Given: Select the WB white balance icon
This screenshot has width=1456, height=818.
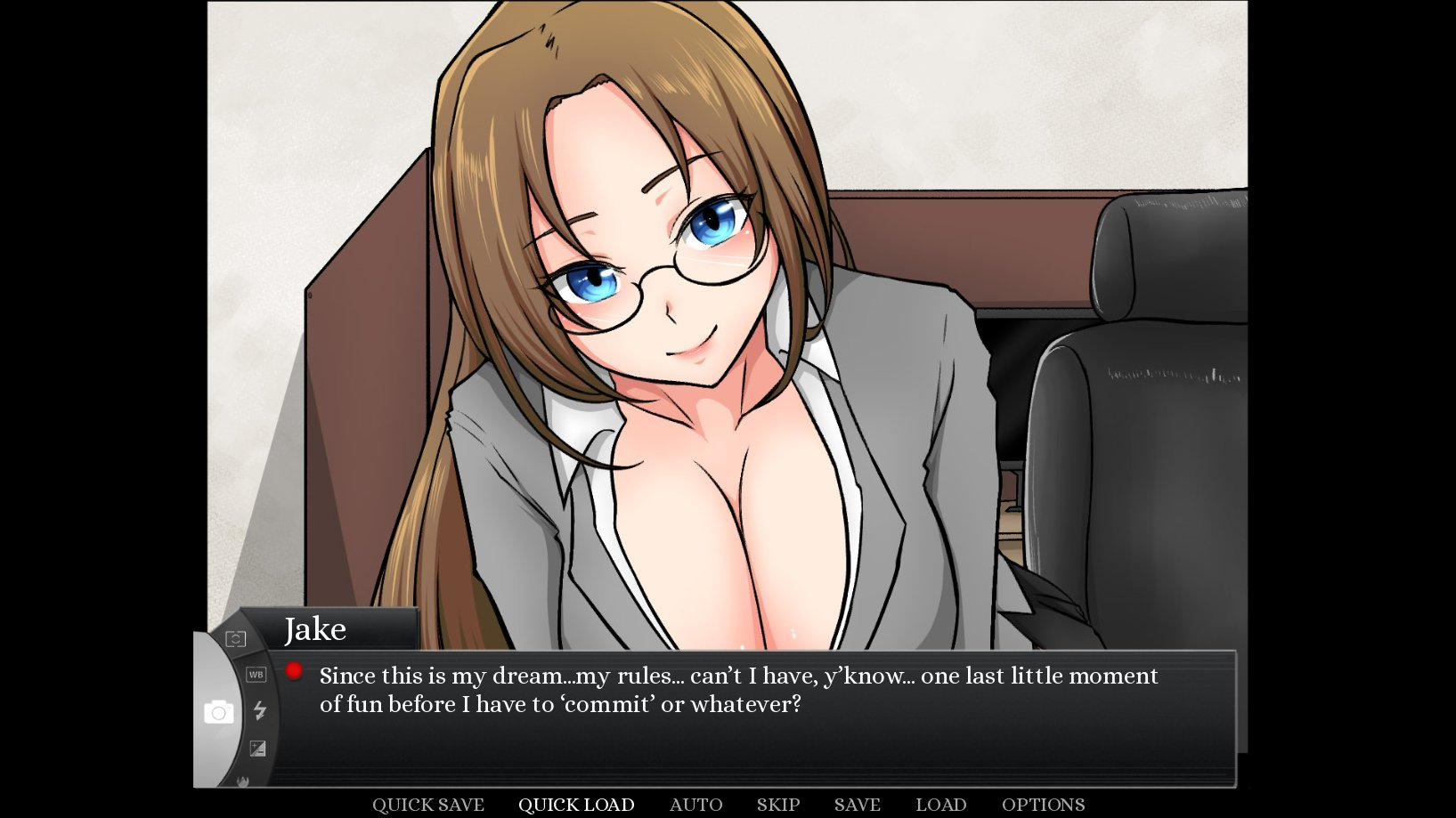Looking at the screenshot, I should pyautogui.click(x=256, y=675).
